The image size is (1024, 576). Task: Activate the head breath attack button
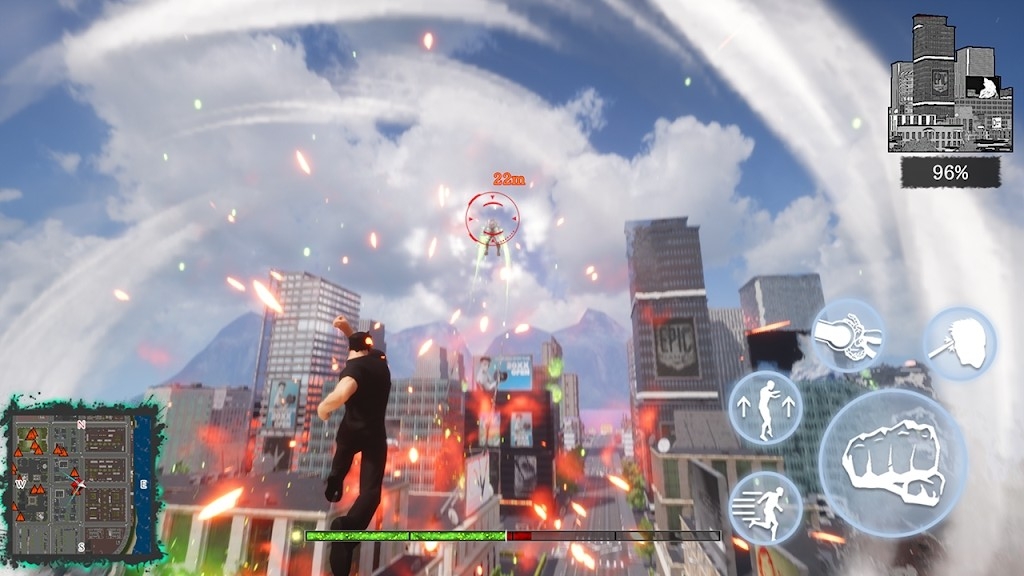(x=959, y=343)
